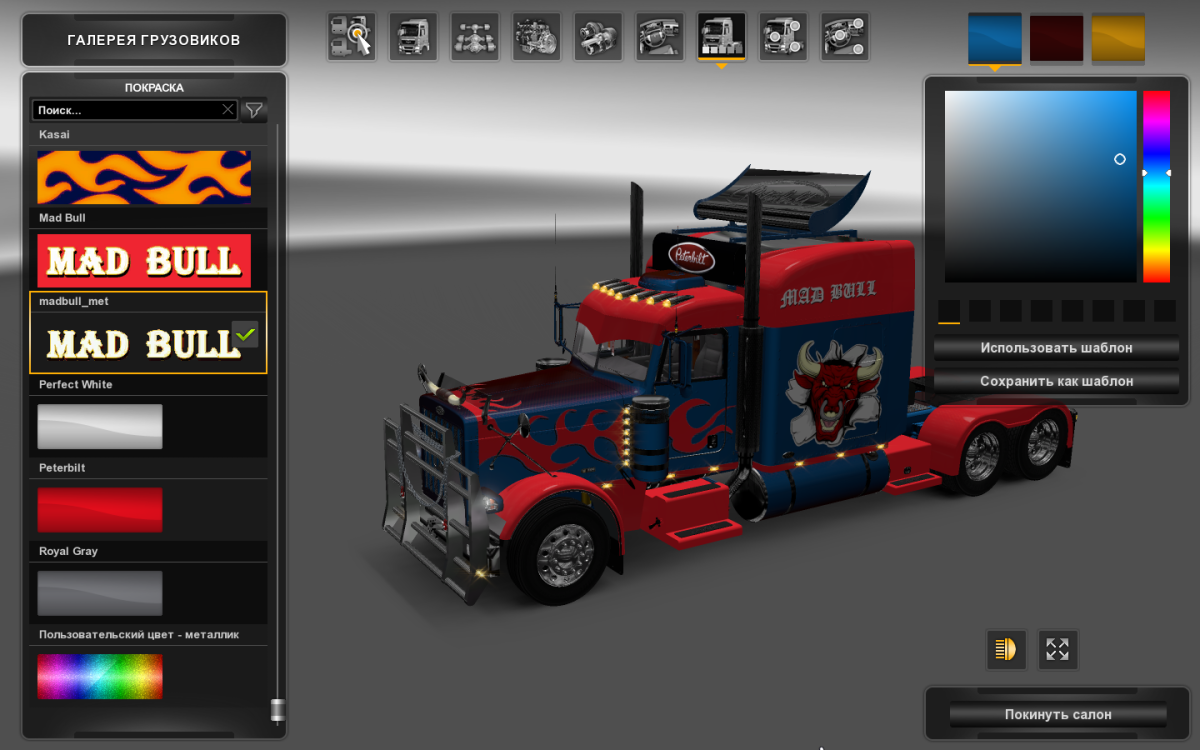1200x750 pixels.
Task: Click the fullscreen expand arrows icon
Action: click(x=1057, y=649)
